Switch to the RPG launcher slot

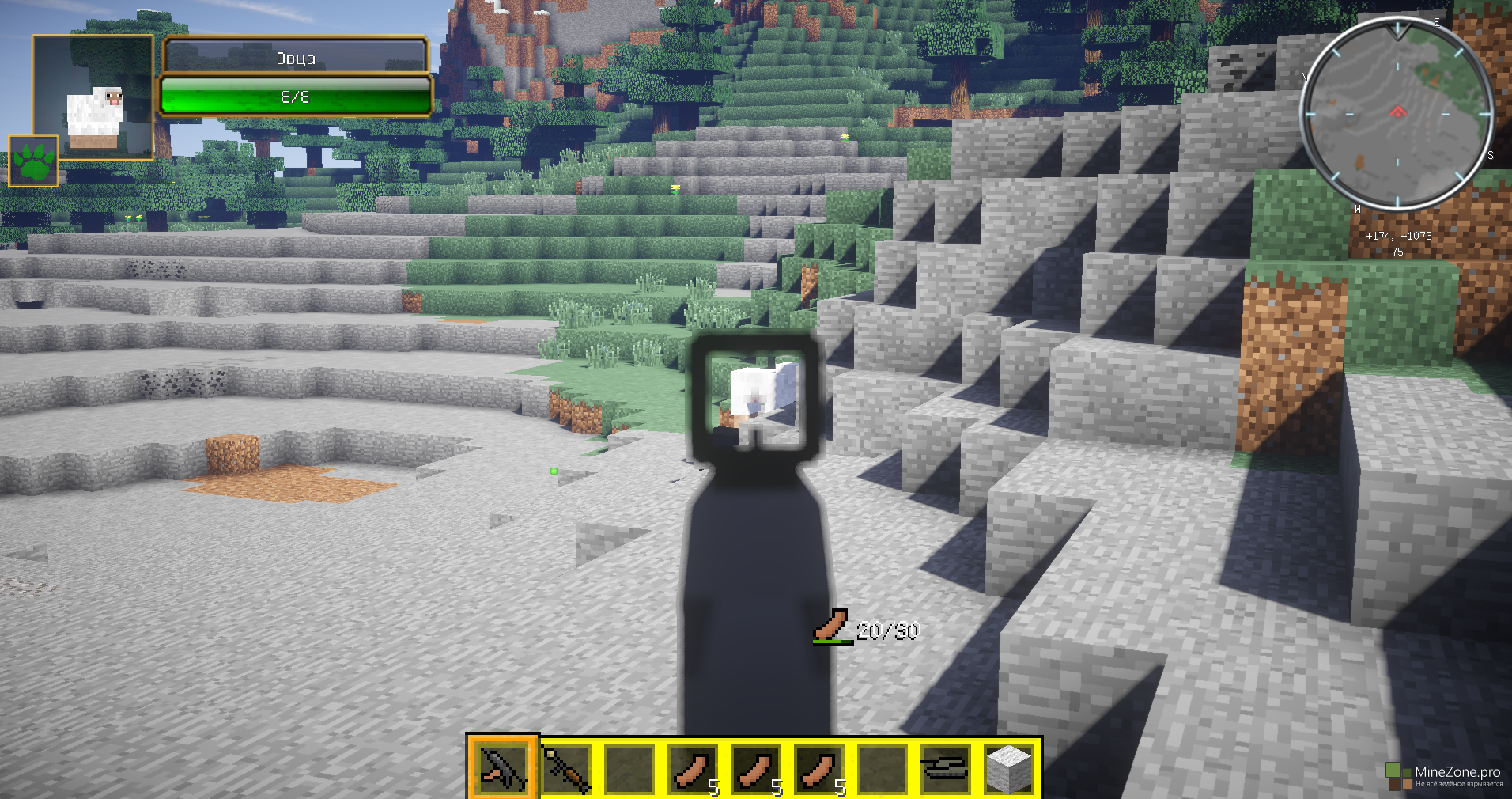(566, 767)
